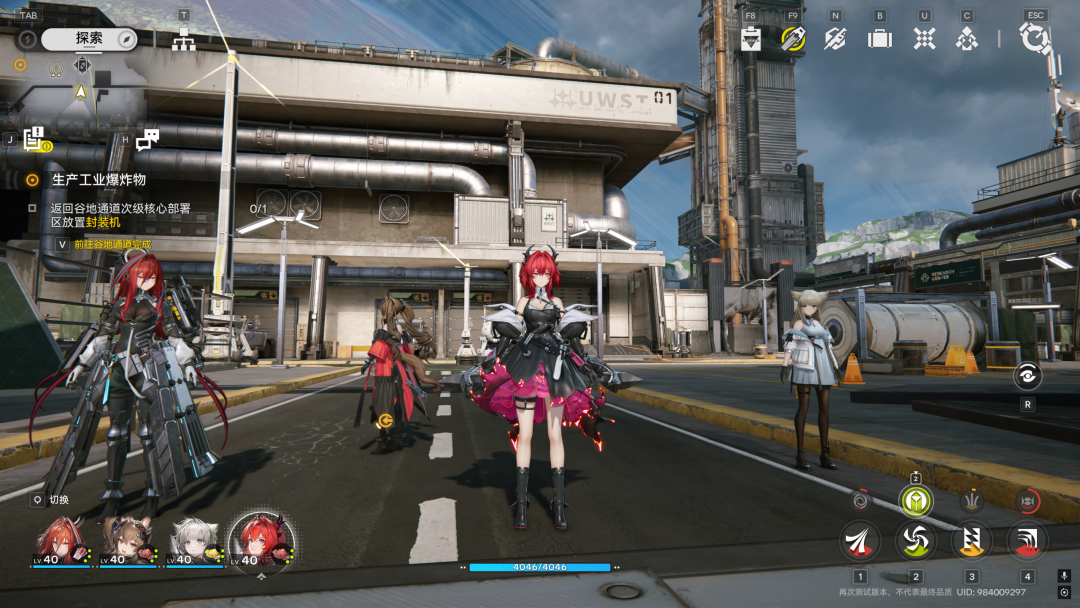The image size is (1080, 608).
Task: Select the first red-haired operator portrait
Action: pos(59,540)
